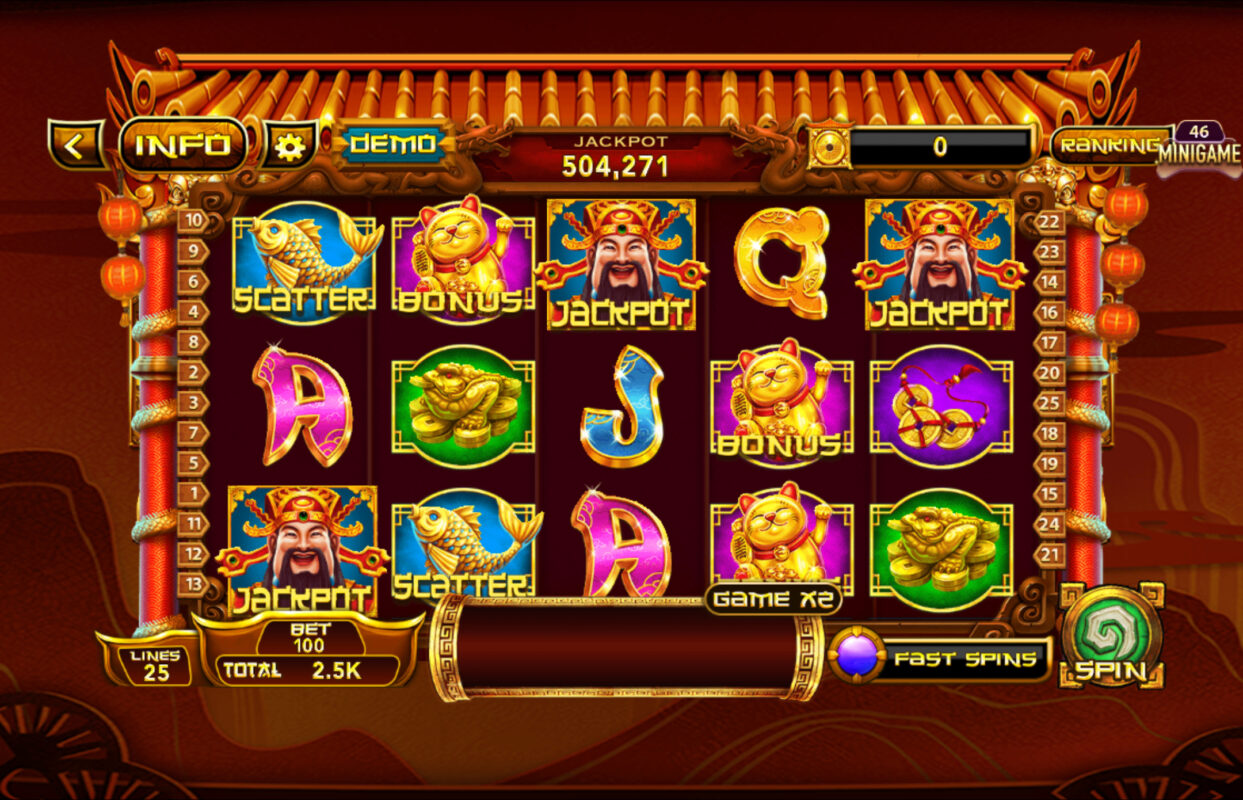Open the gear settings menu
Viewport: 1243px width, 800px height.
[x=290, y=147]
